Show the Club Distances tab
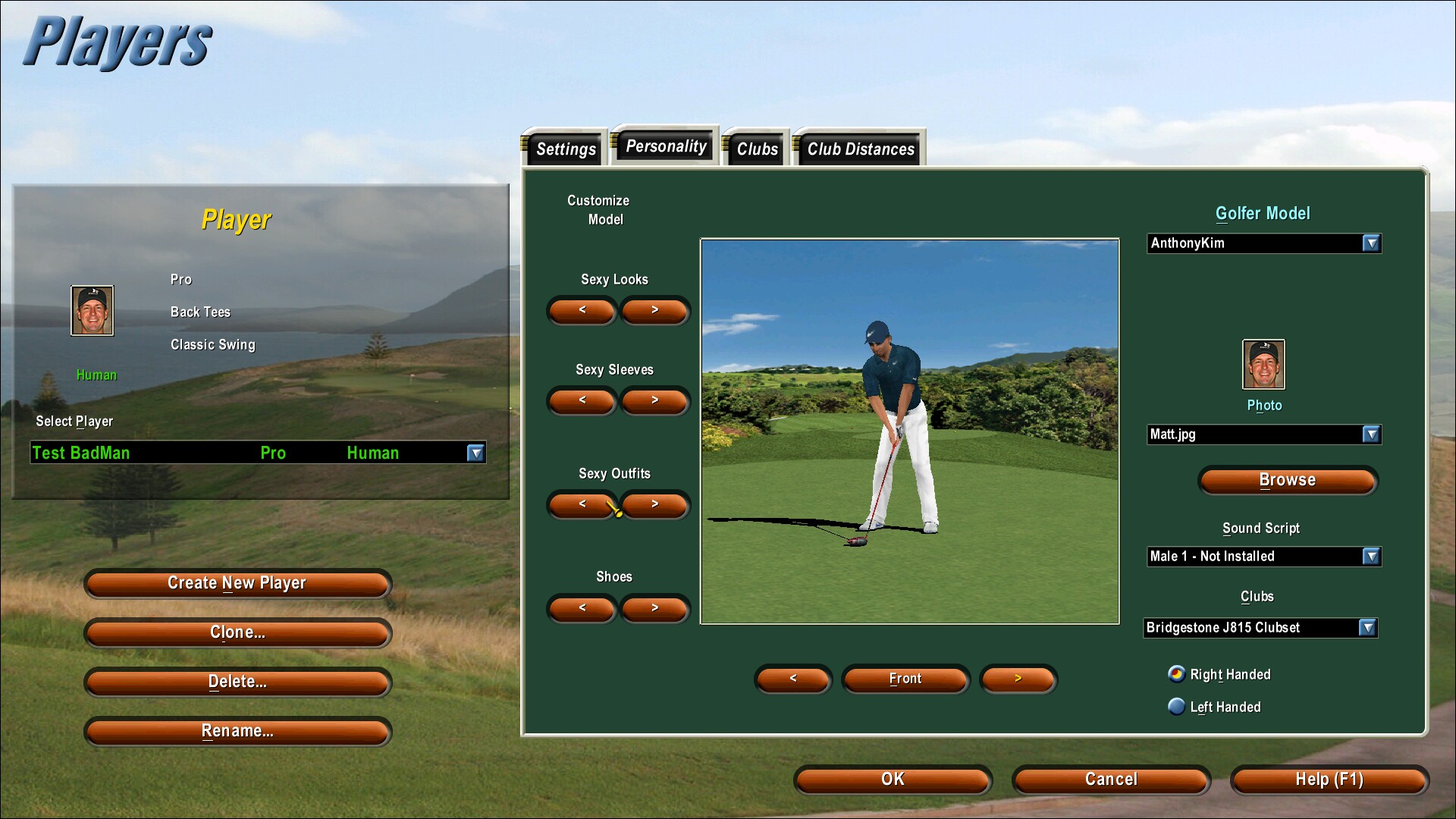 click(860, 149)
